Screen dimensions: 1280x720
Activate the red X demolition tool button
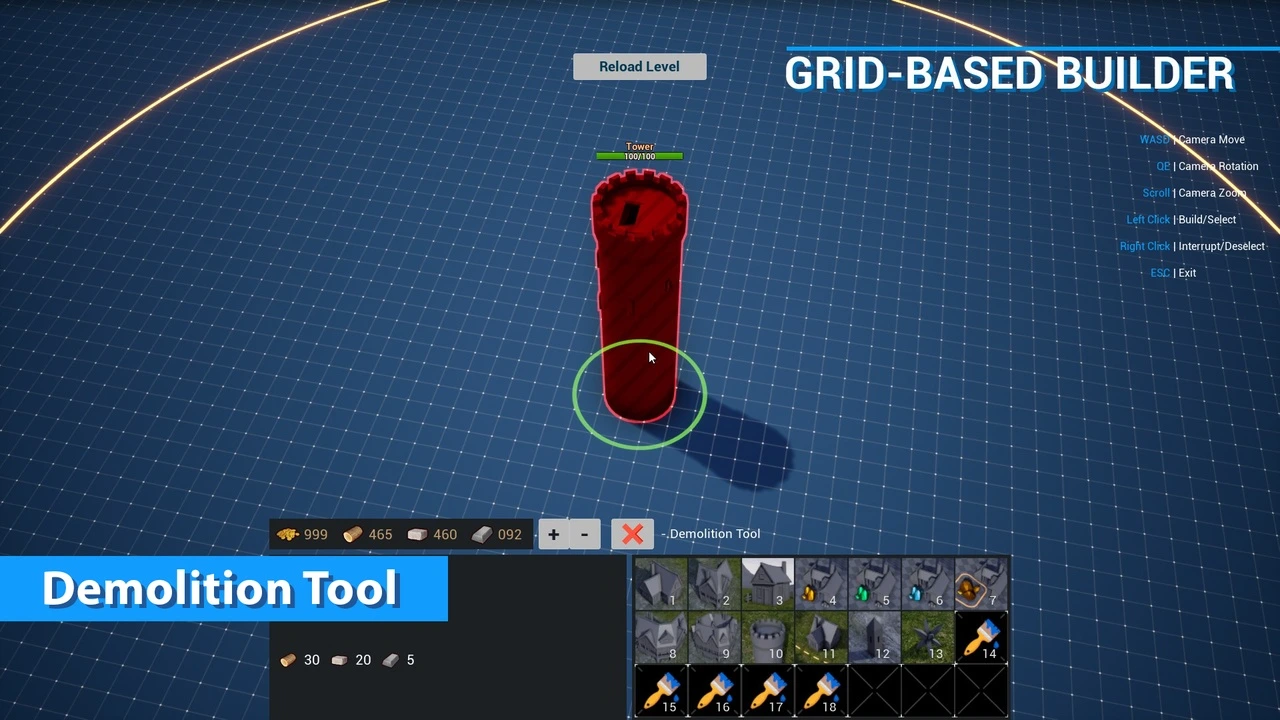(x=632, y=534)
